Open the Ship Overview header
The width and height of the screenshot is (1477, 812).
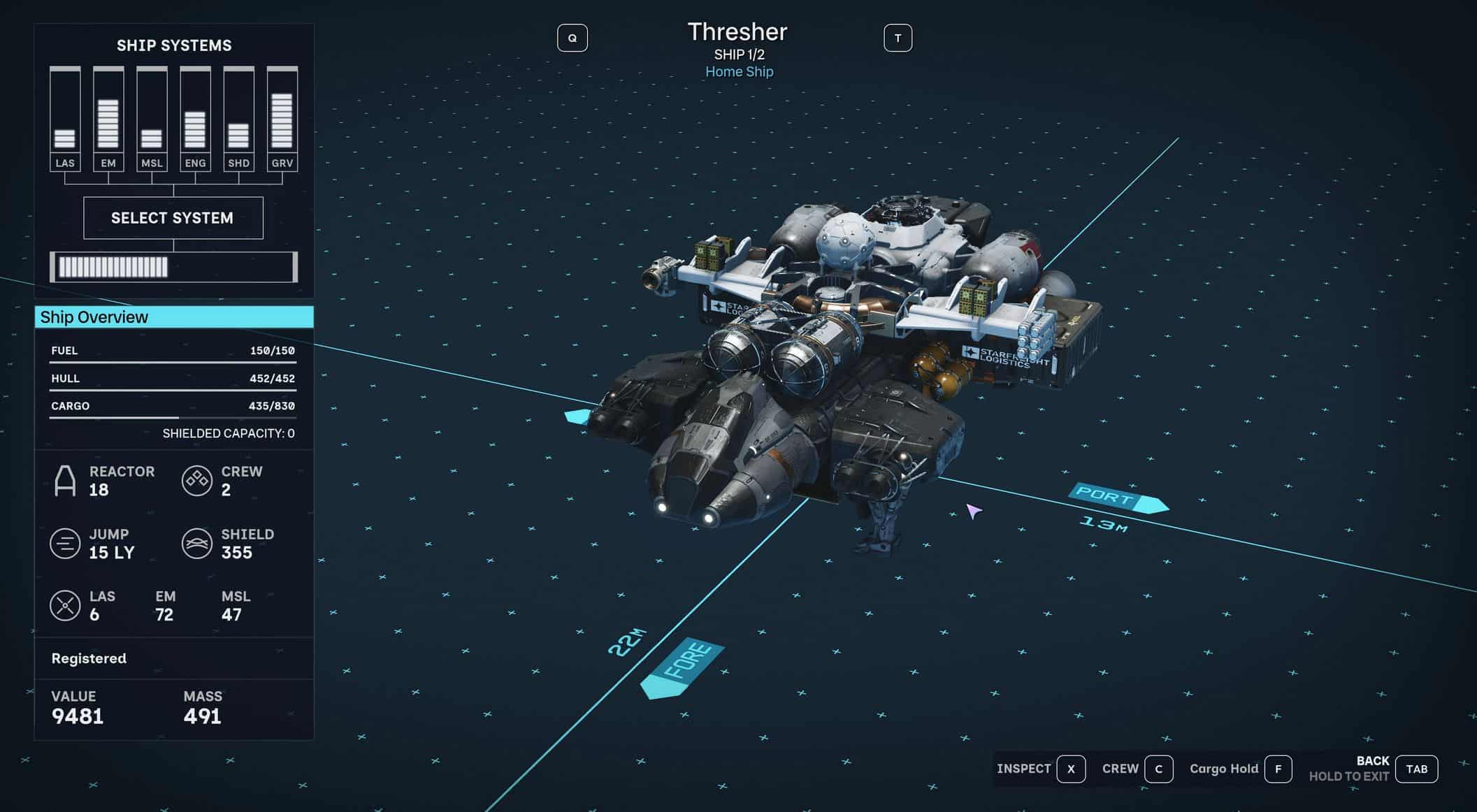tap(174, 317)
